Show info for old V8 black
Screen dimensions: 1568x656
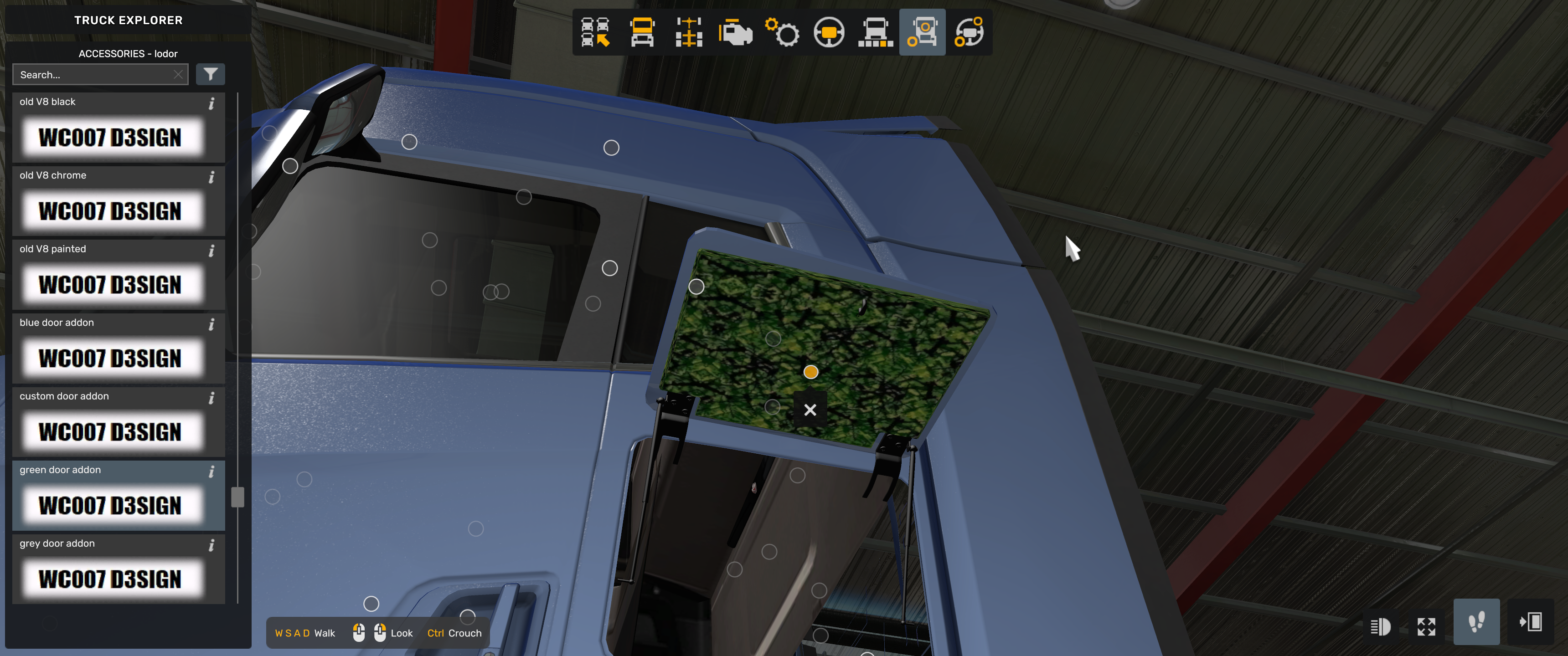(212, 103)
